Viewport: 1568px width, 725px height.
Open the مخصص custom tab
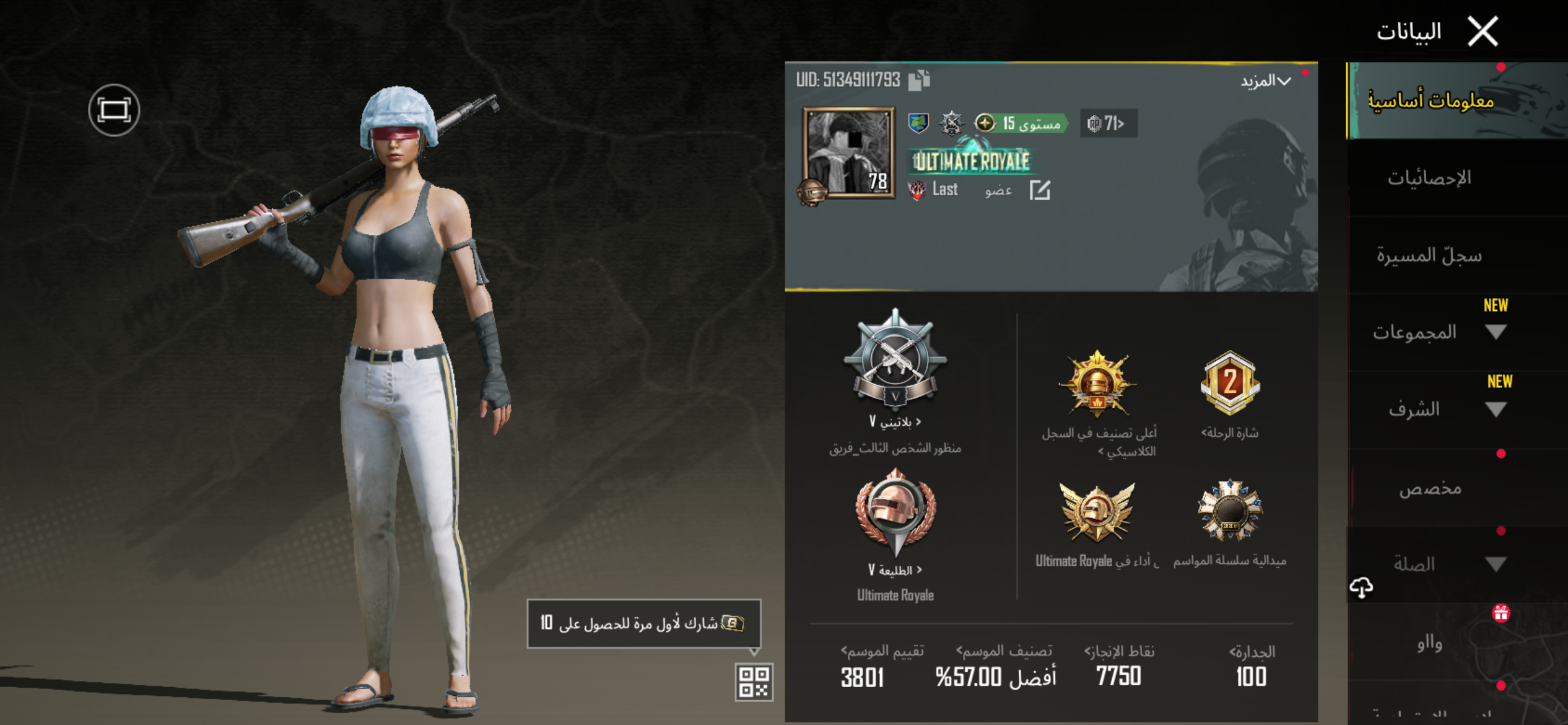pyautogui.click(x=1431, y=488)
